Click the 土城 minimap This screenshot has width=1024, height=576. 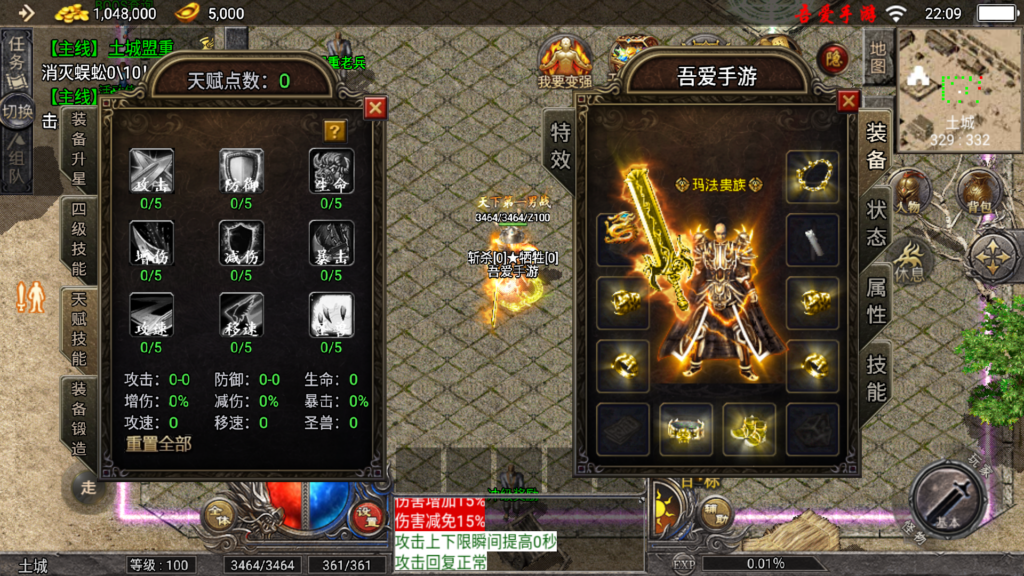click(958, 88)
